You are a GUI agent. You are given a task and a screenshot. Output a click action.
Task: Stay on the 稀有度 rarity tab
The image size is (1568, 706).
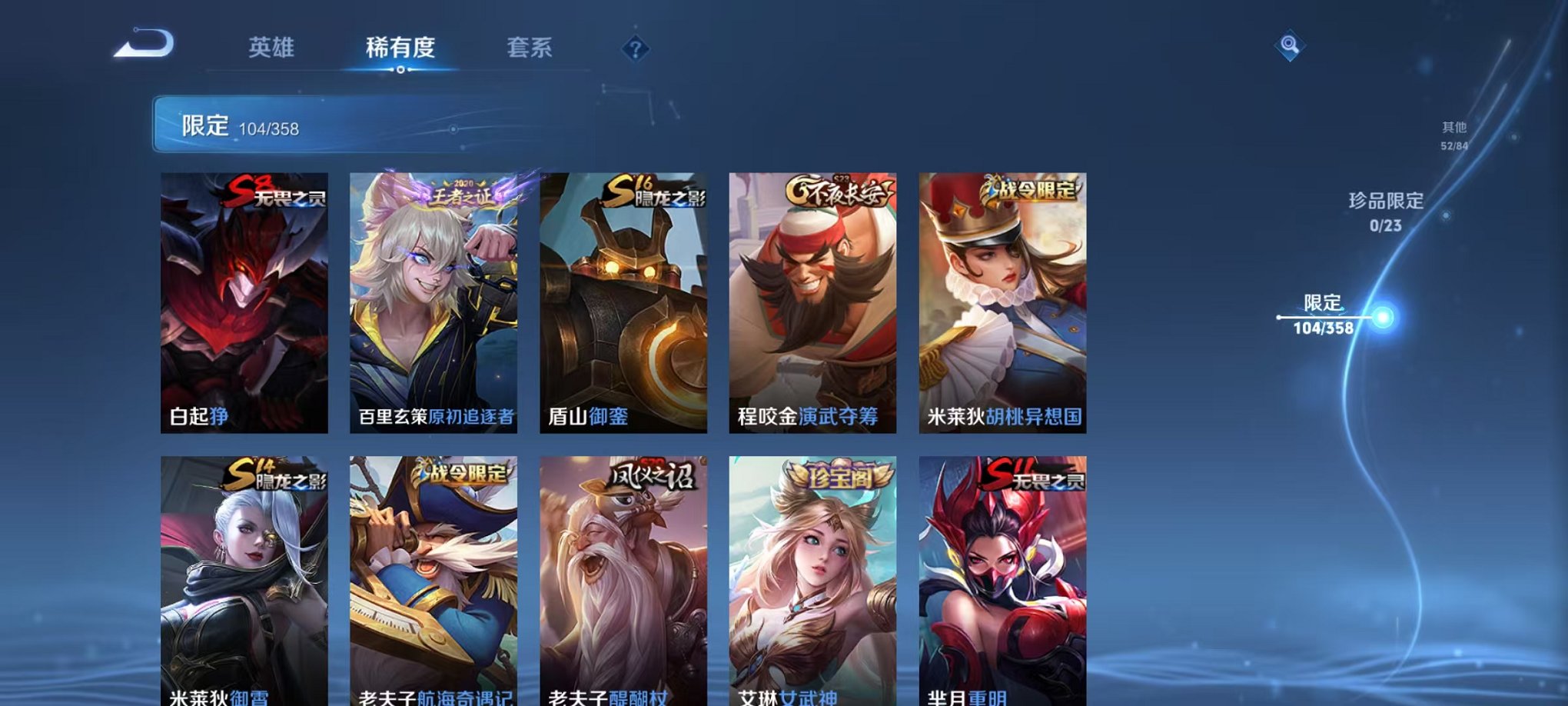400,48
